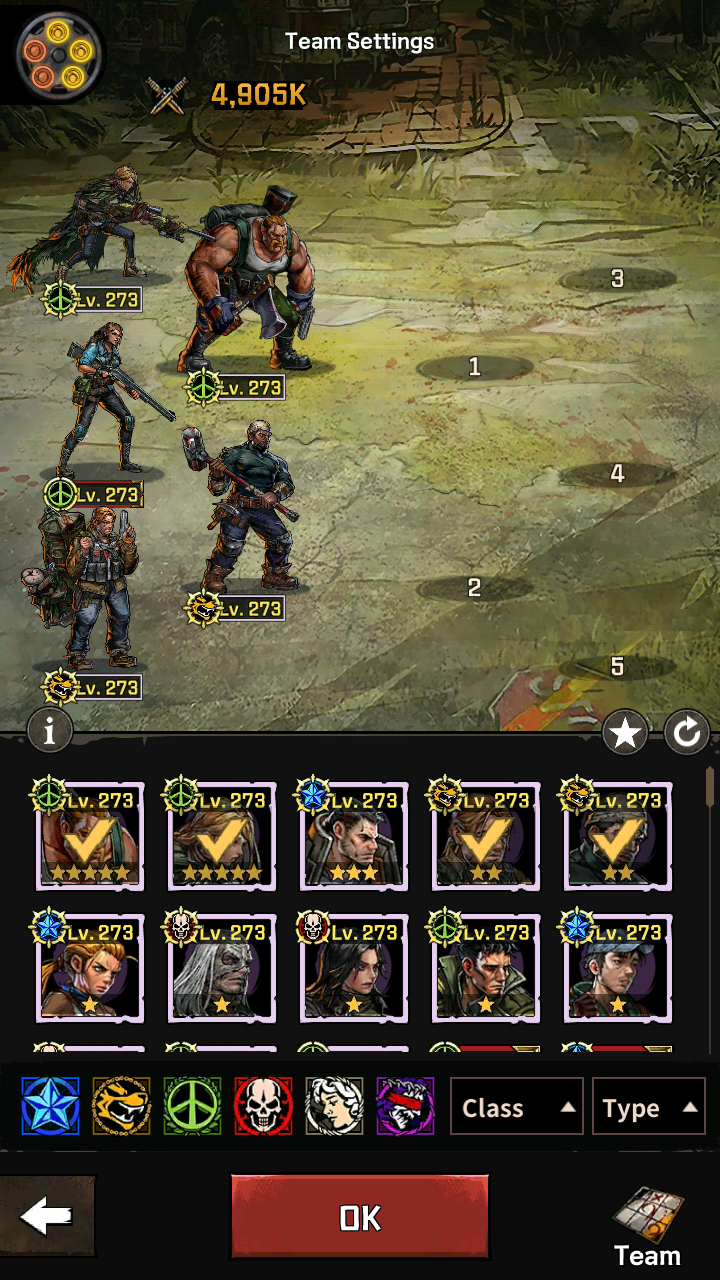720x1280 pixels.
Task: Open the info button
Action: click(x=50, y=731)
